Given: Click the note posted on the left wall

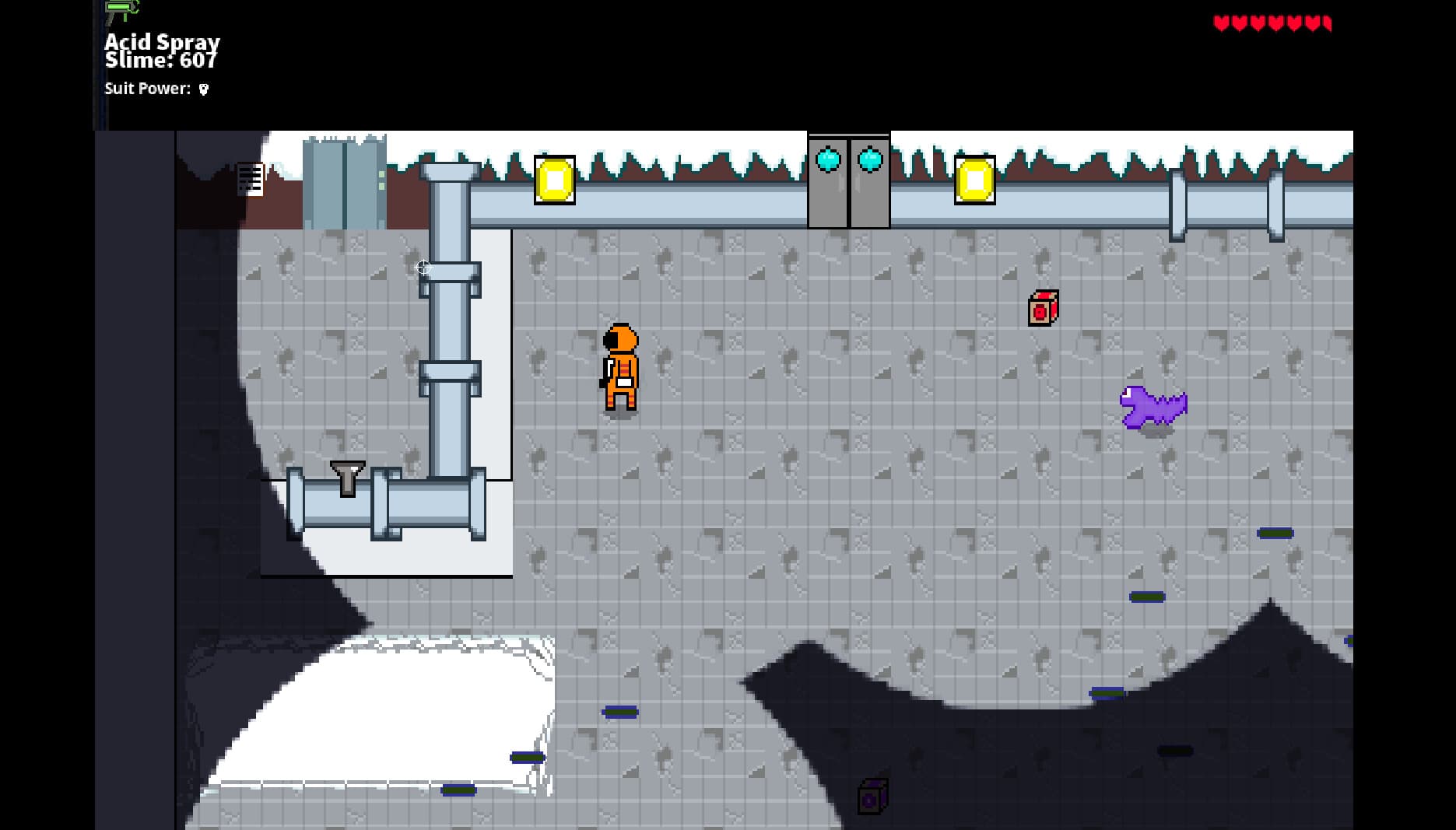Looking at the screenshot, I should coord(250,180).
